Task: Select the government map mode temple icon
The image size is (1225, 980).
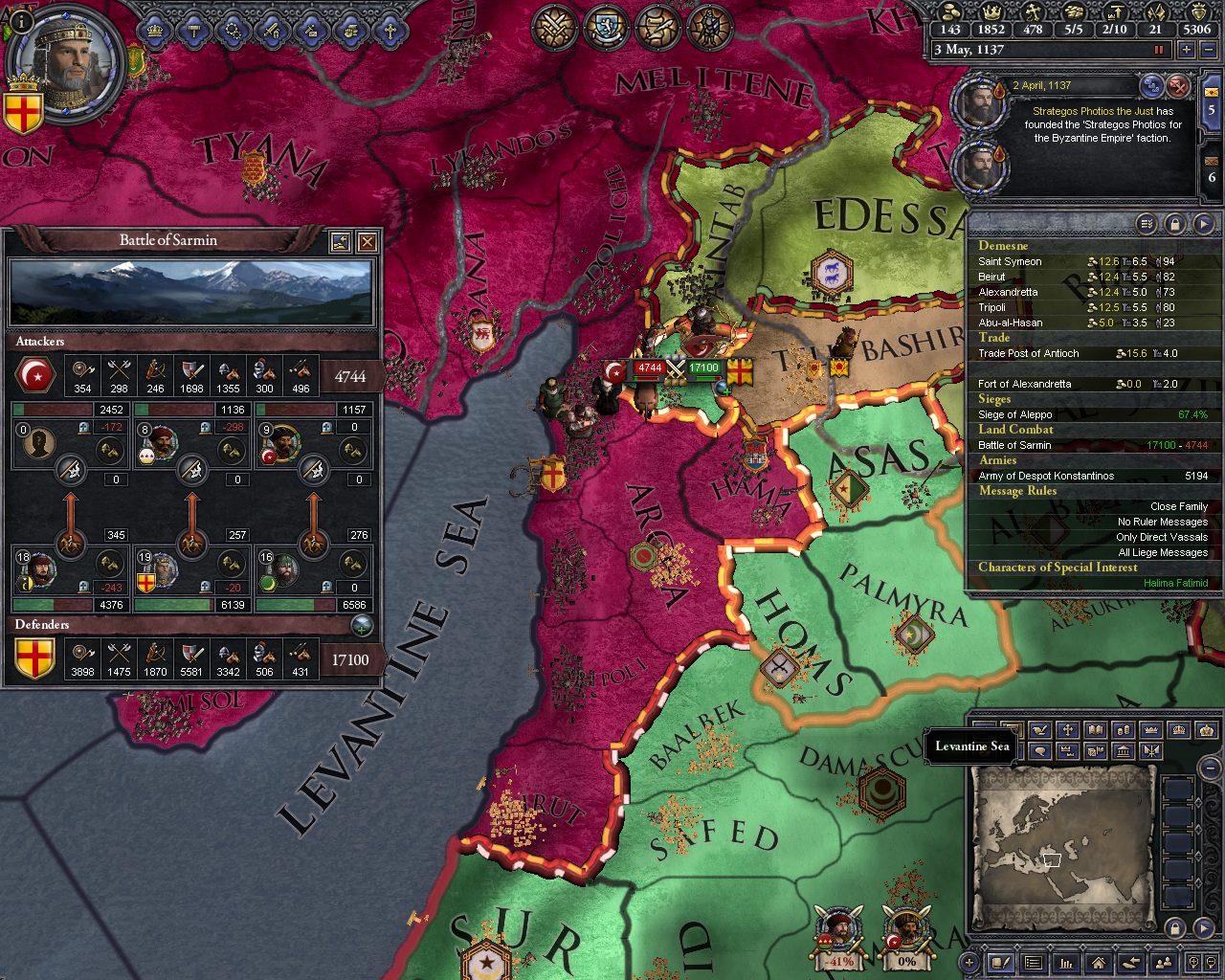Action: coord(1125,750)
